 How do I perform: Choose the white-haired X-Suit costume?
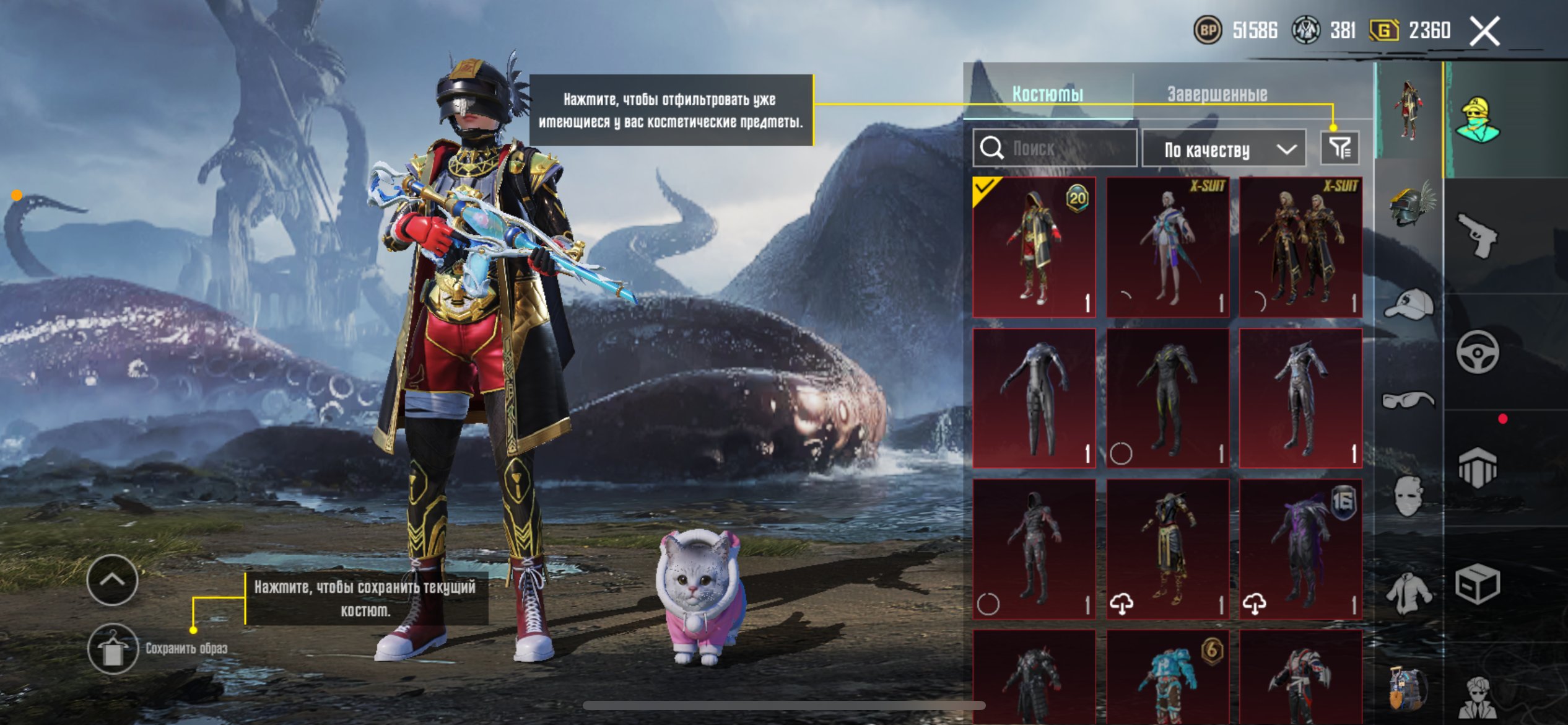pyautogui.click(x=1167, y=247)
